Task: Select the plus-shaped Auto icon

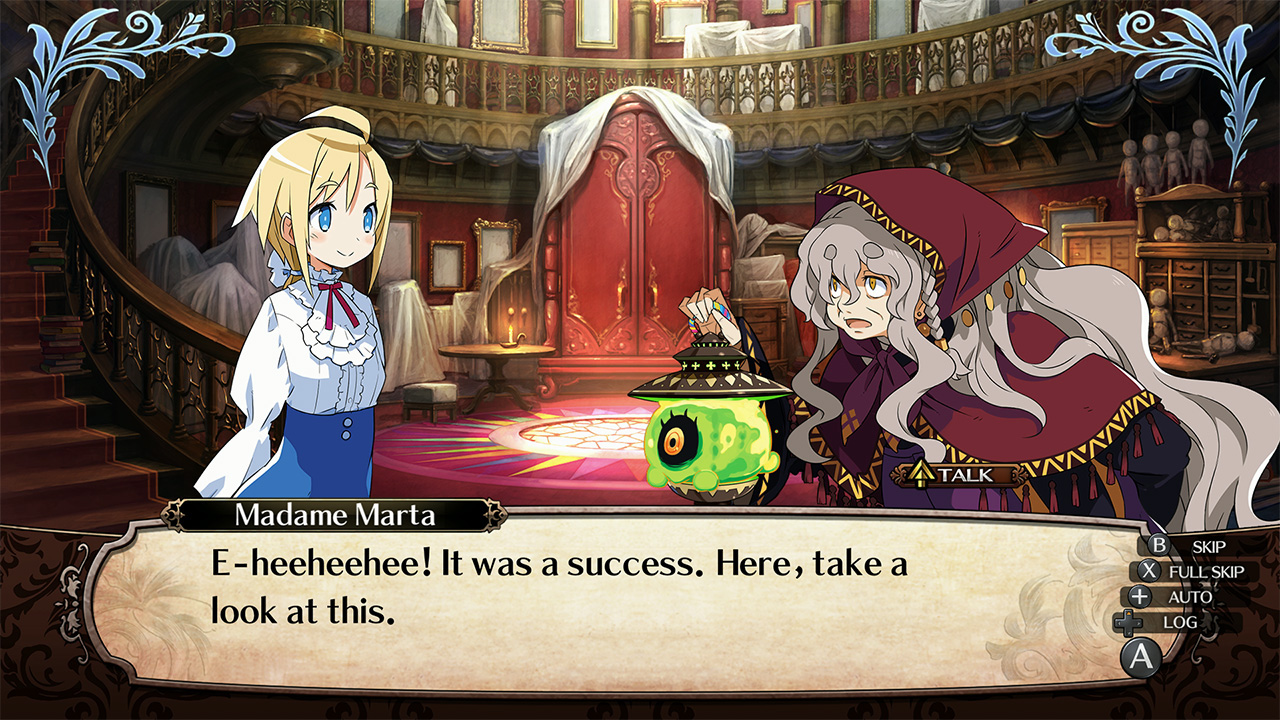Action: (1137, 595)
